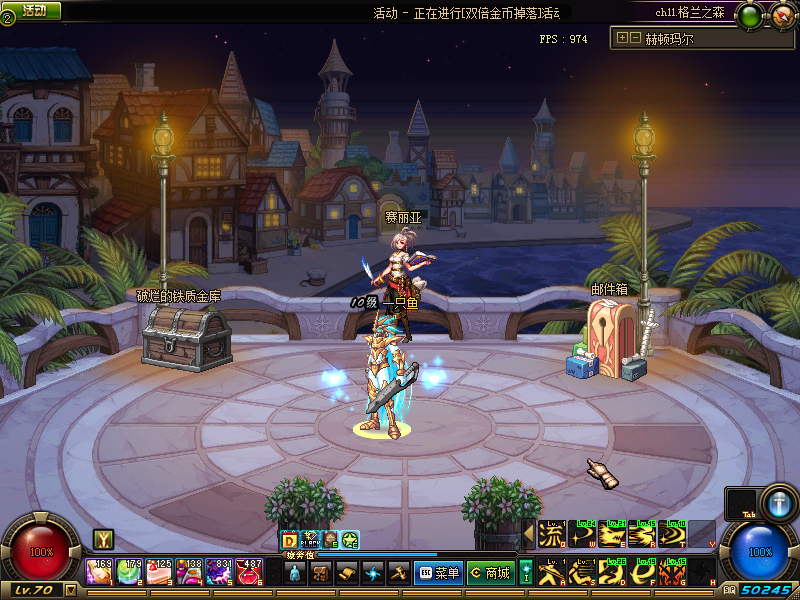Collapse the 赫顿玛尔 location panel with minus
Image resolution: width=800 pixels, height=600 pixels.
click(x=635, y=38)
